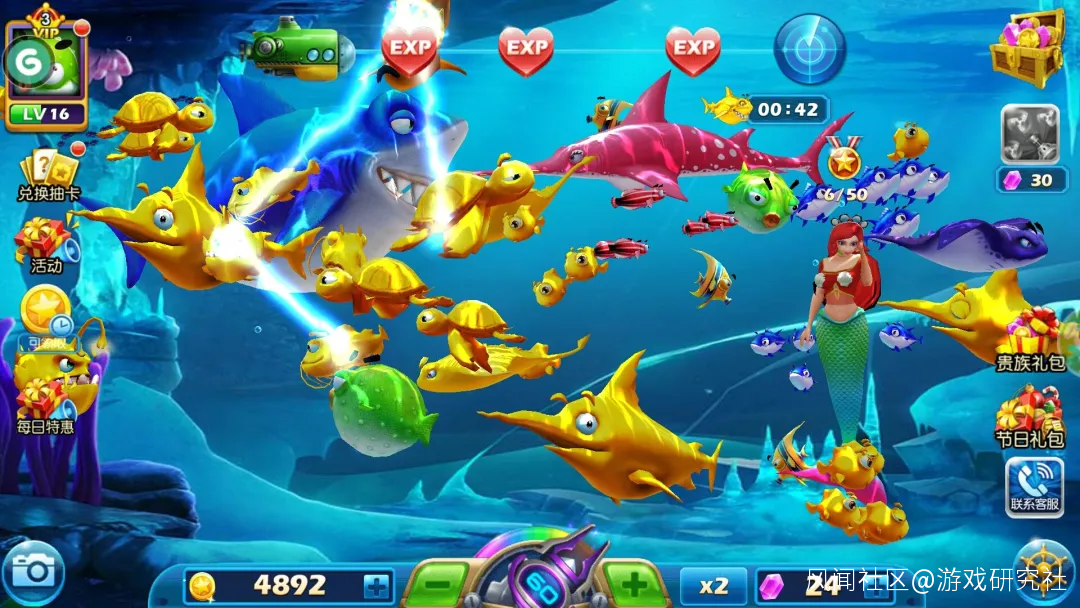Decrease cannon power with the minus button
The image size is (1080, 608).
[x=437, y=585]
